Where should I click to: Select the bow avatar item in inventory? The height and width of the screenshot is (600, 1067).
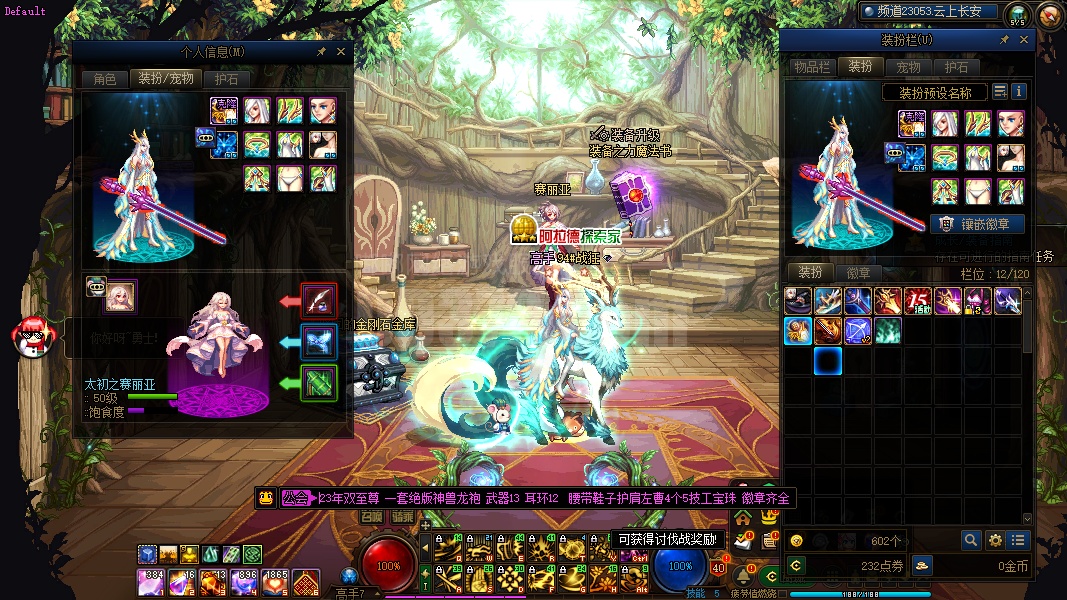coord(858,330)
